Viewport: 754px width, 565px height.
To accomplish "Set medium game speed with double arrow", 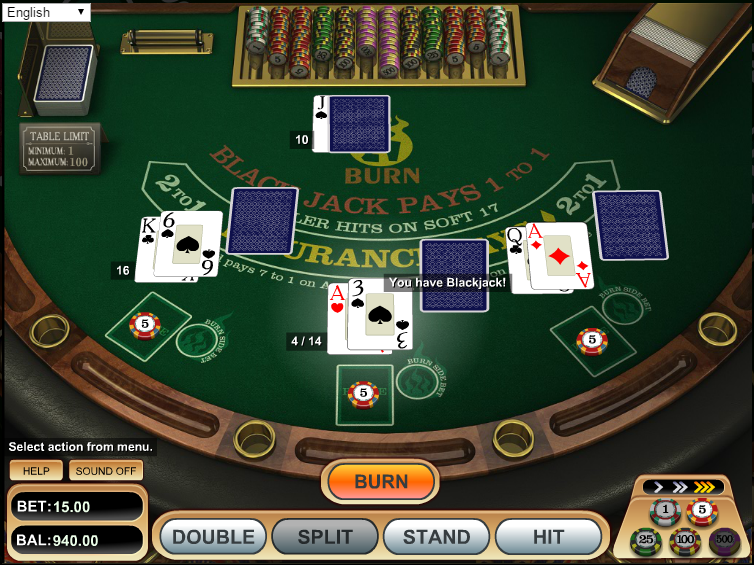I will click(678, 488).
